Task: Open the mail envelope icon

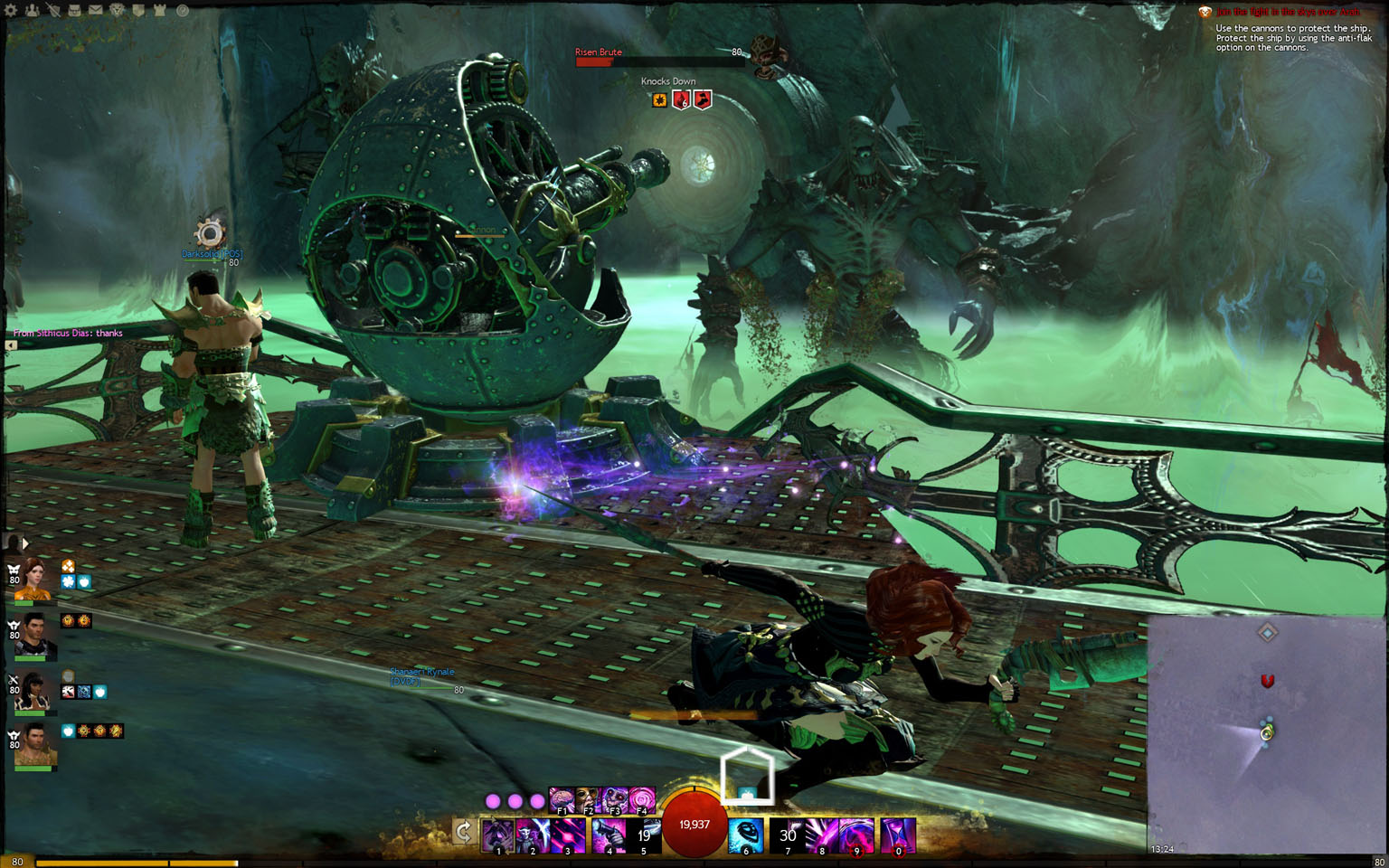Action: [x=96, y=11]
